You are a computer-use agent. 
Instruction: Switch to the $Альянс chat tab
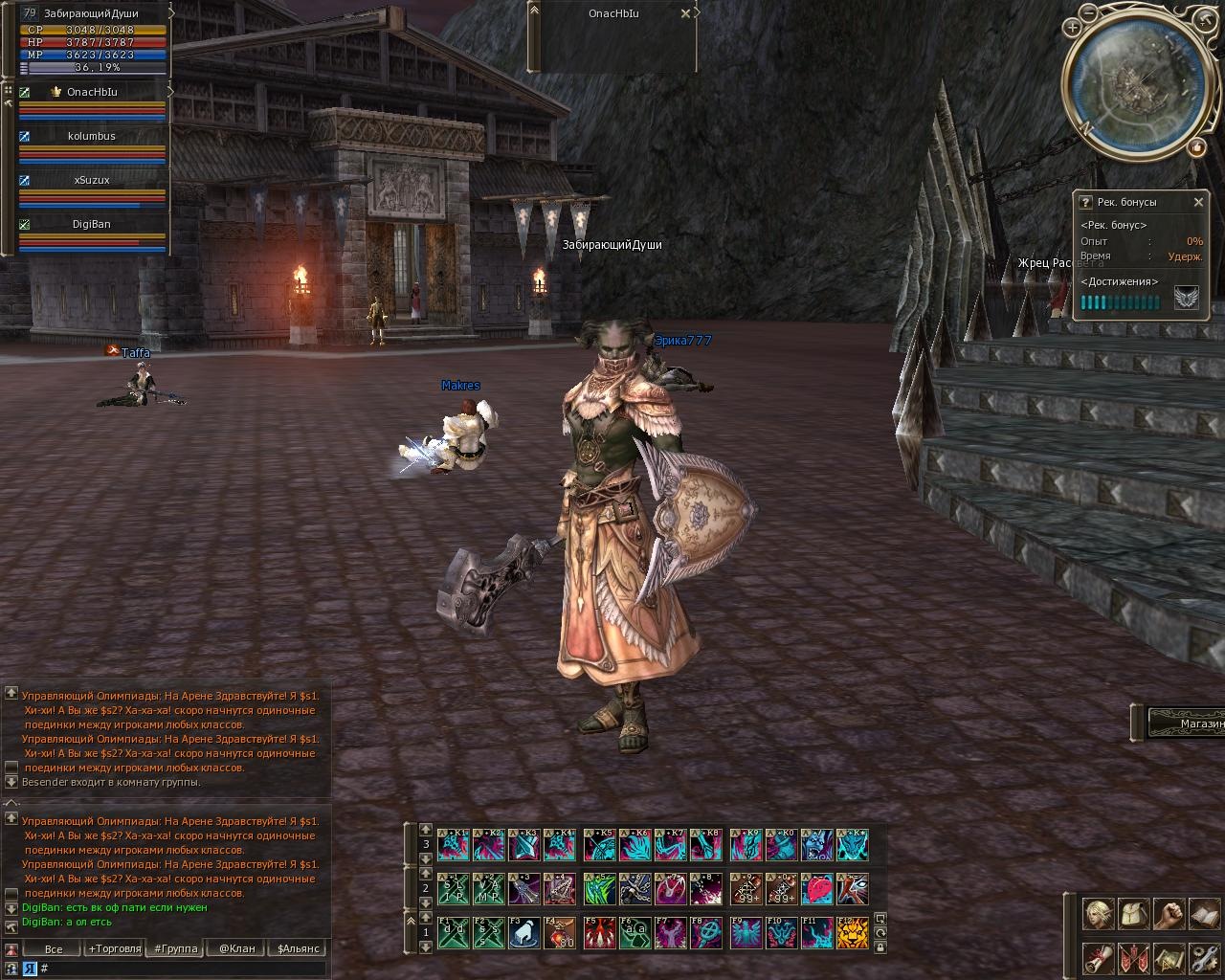click(299, 948)
